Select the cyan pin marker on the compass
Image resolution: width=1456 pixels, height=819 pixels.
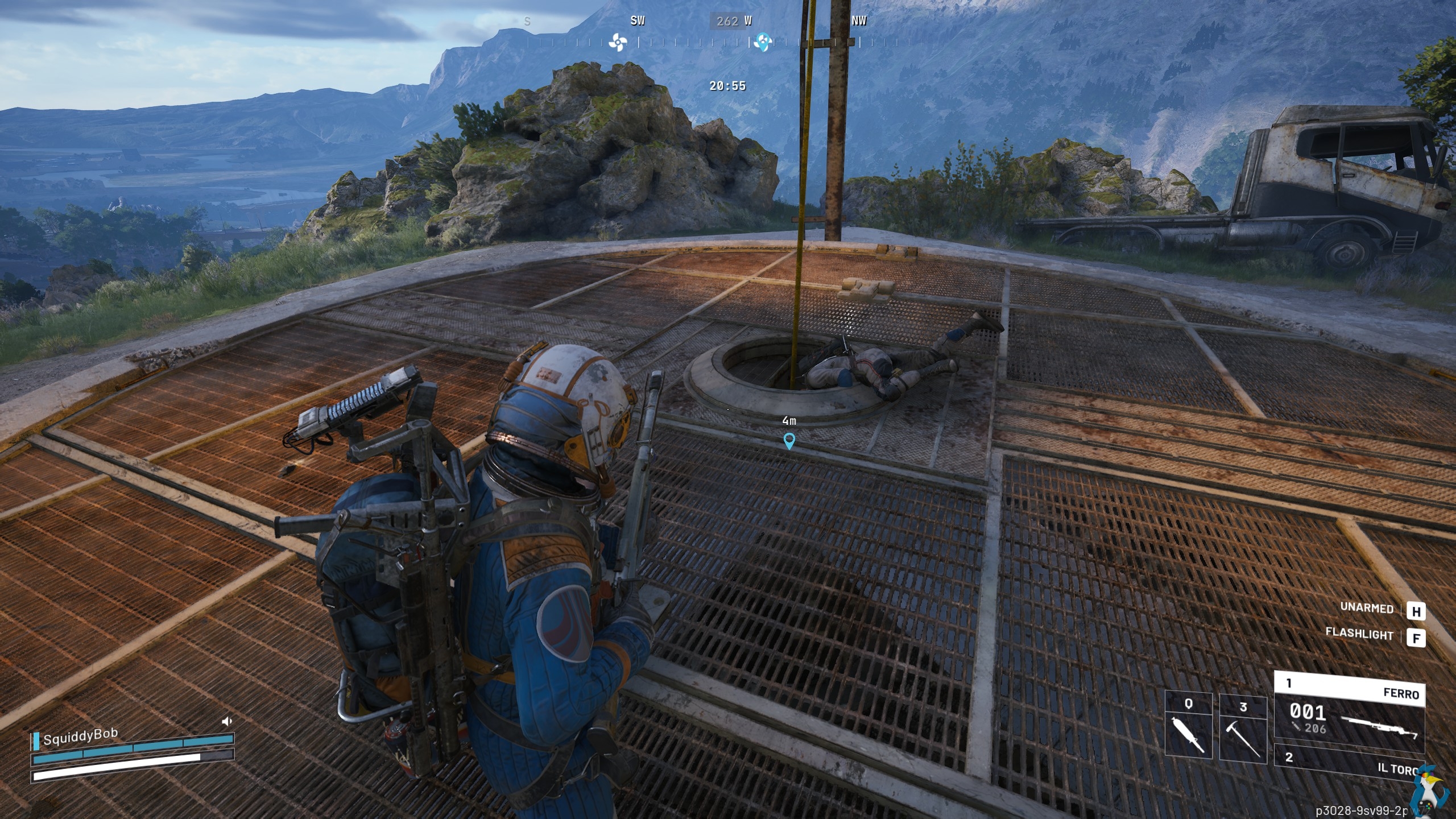[763, 42]
